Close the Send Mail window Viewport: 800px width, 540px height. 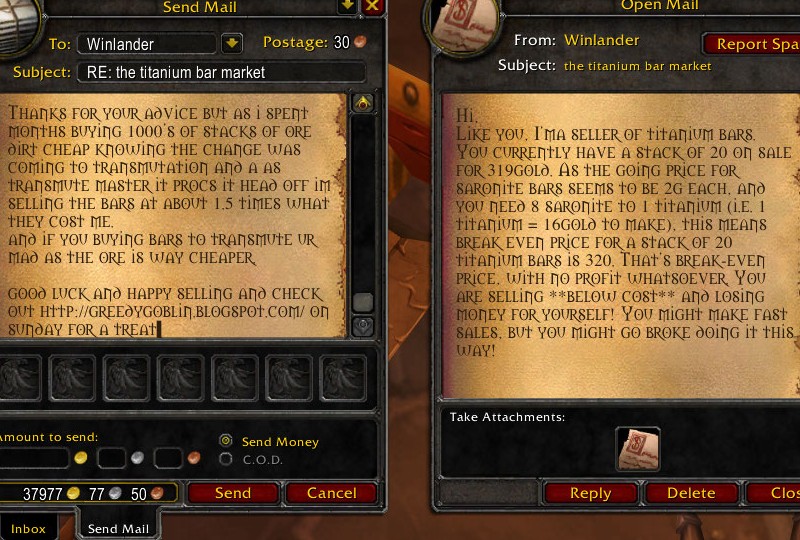(373, 6)
